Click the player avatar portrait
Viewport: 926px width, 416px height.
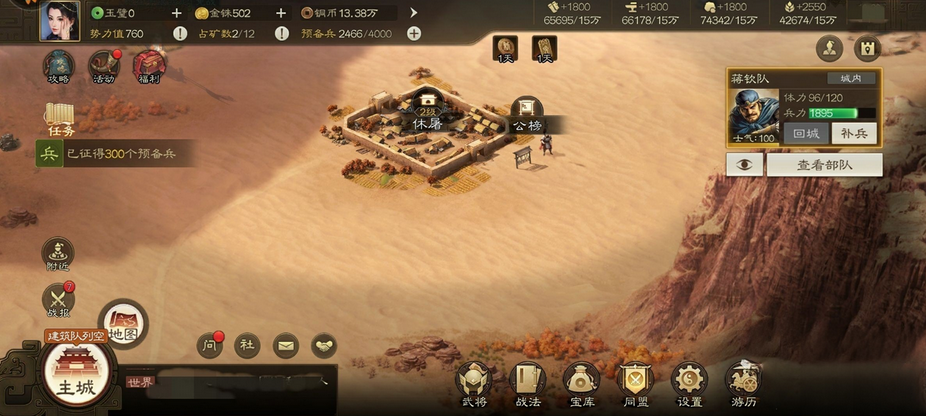59,21
